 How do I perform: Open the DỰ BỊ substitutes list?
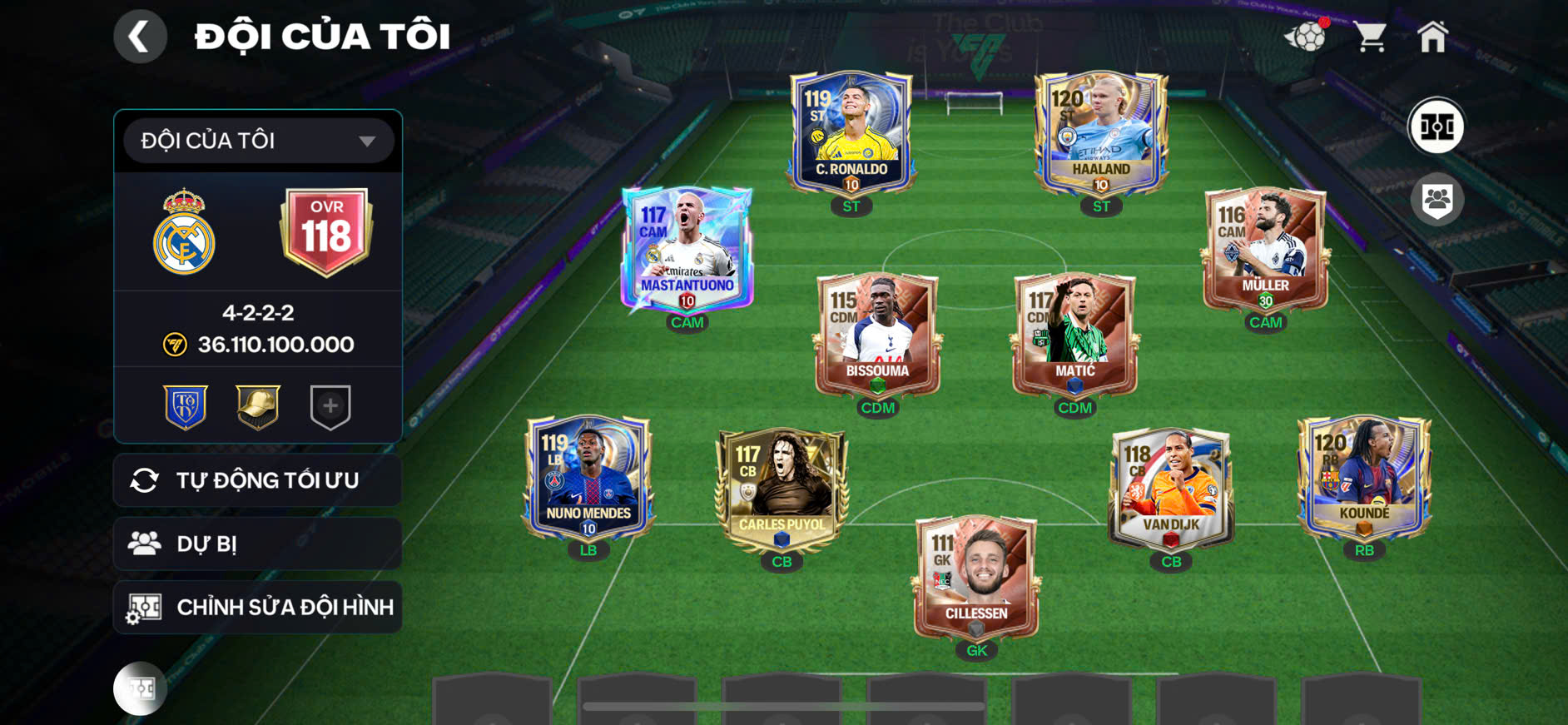pos(258,544)
